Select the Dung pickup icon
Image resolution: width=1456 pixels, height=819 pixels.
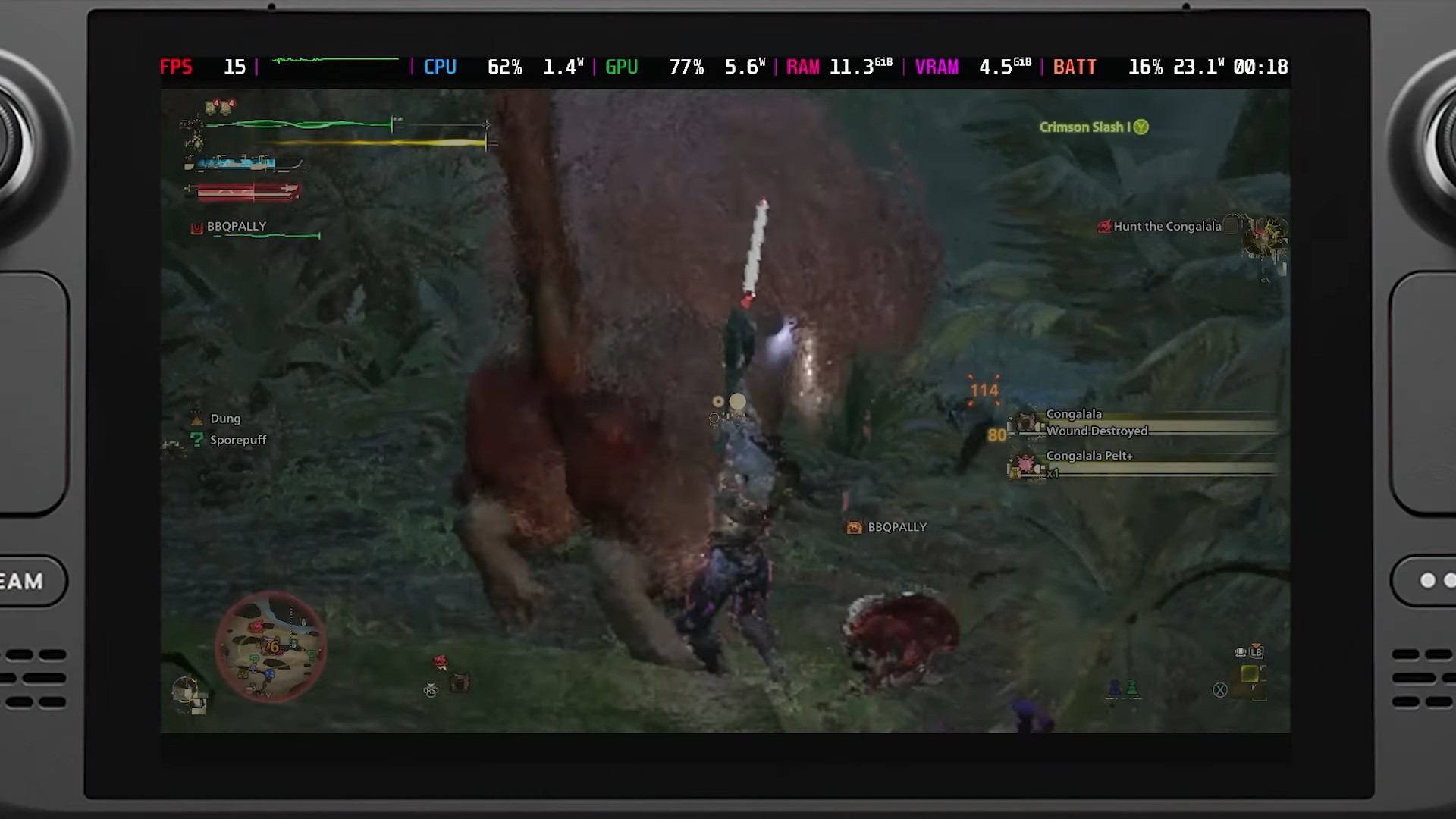tap(198, 418)
